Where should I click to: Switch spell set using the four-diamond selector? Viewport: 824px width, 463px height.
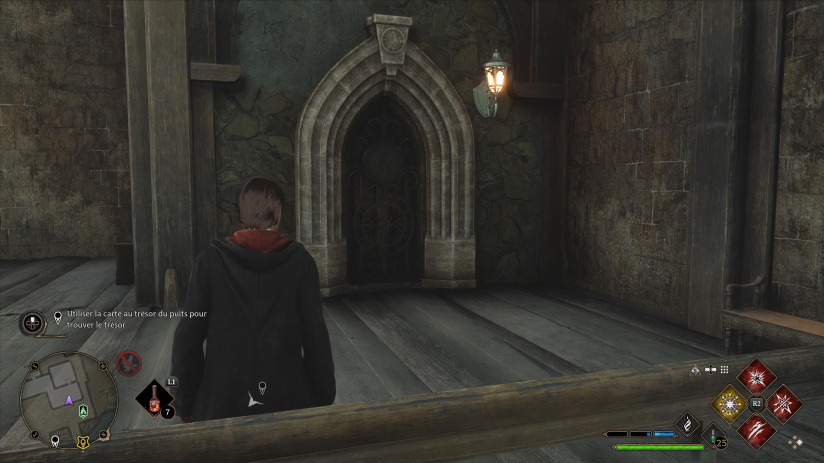click(x=795, y=440)
